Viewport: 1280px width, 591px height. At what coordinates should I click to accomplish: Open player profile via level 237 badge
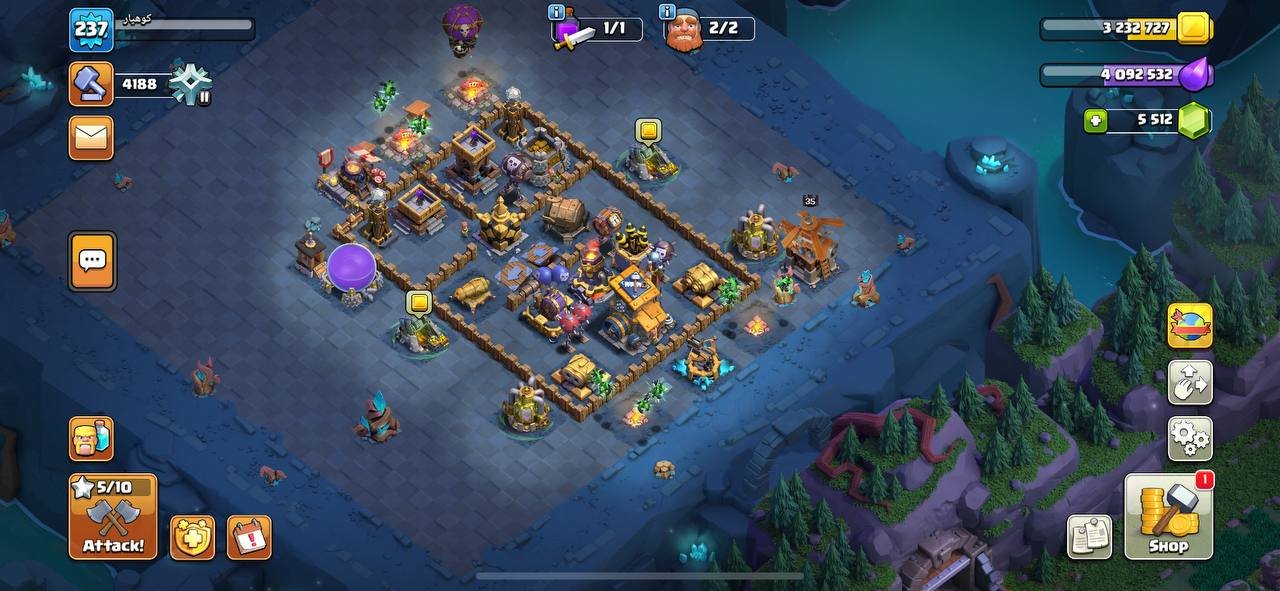click(91, 29)
